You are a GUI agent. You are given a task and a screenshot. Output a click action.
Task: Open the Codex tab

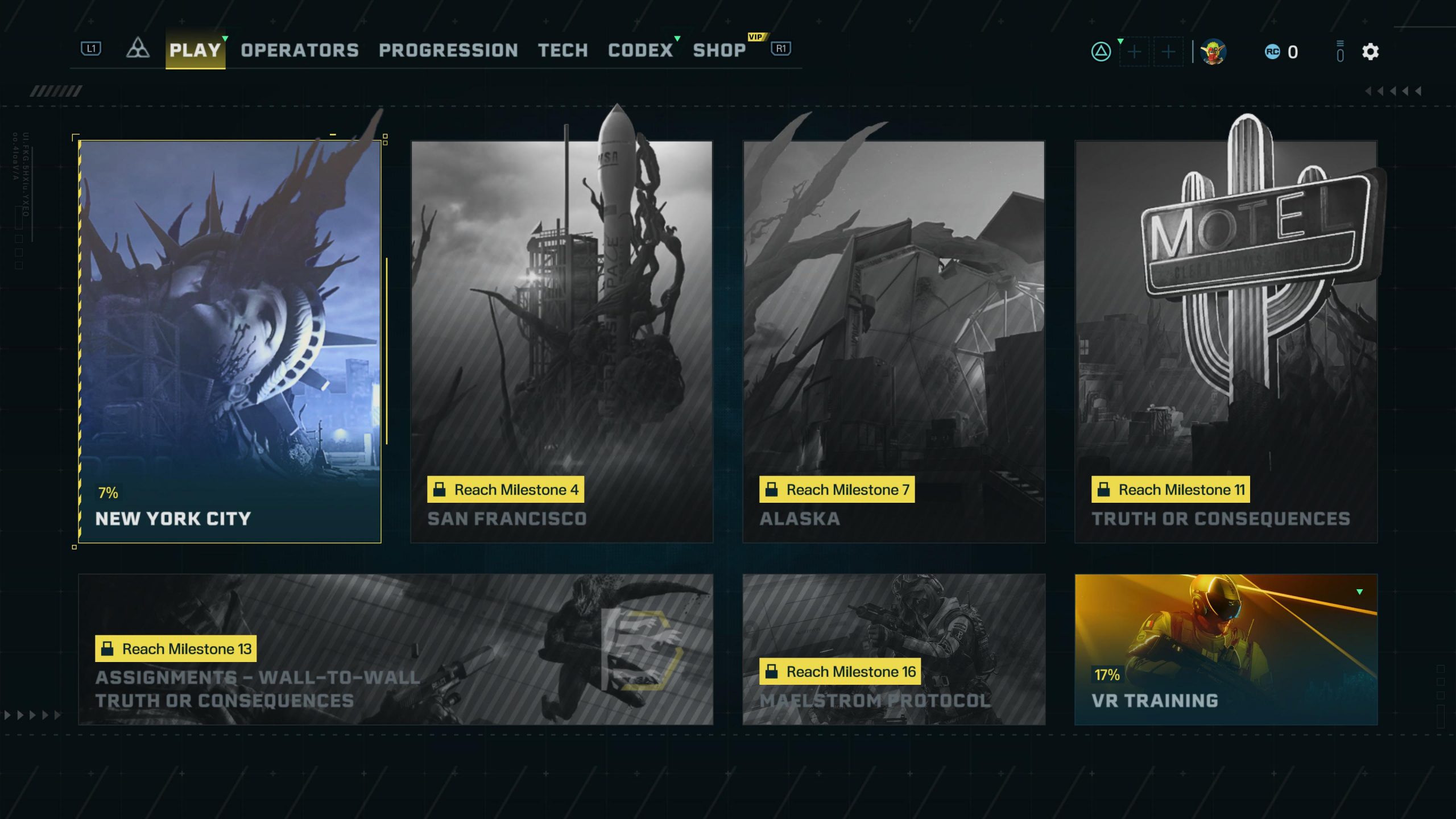pos(640,50)
